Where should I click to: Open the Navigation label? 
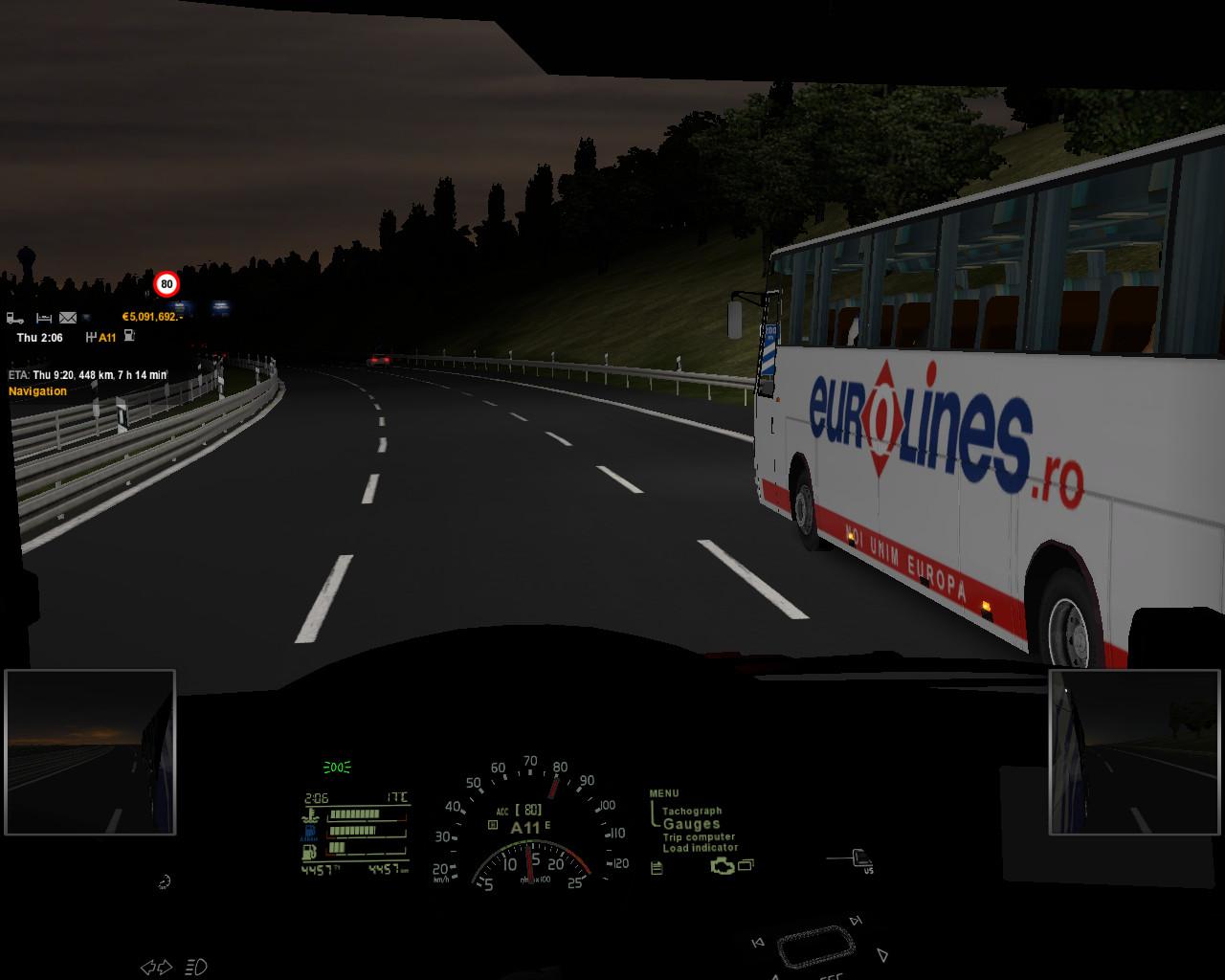point(38,391)
